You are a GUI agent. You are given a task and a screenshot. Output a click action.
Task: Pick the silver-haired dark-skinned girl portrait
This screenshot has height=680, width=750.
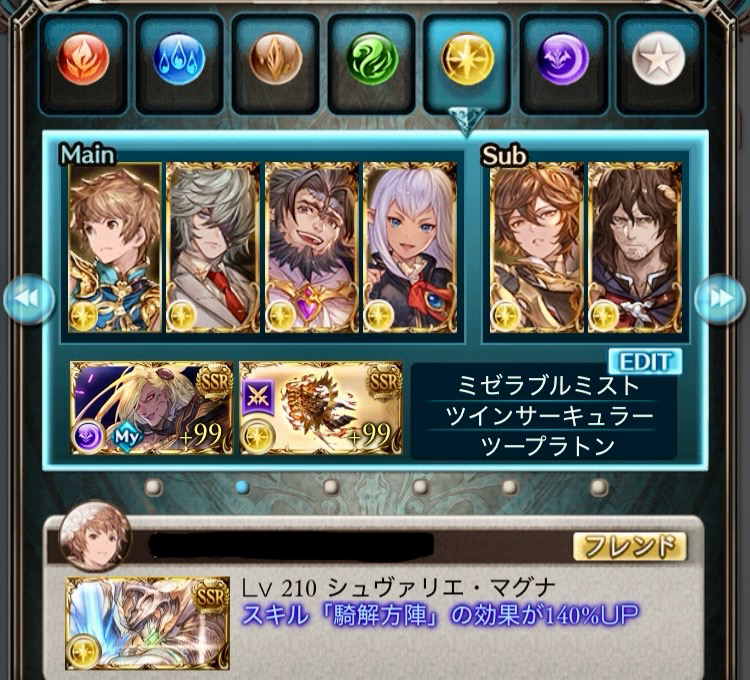(x=407, y=247)
